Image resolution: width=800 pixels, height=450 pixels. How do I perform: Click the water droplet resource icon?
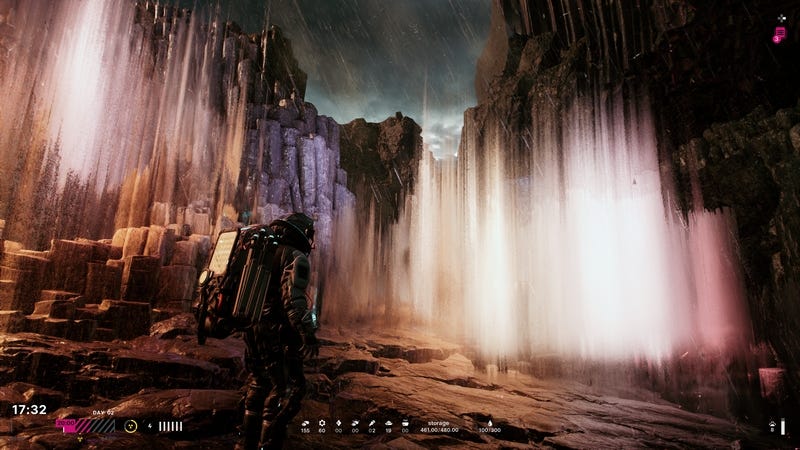(490, 423)
